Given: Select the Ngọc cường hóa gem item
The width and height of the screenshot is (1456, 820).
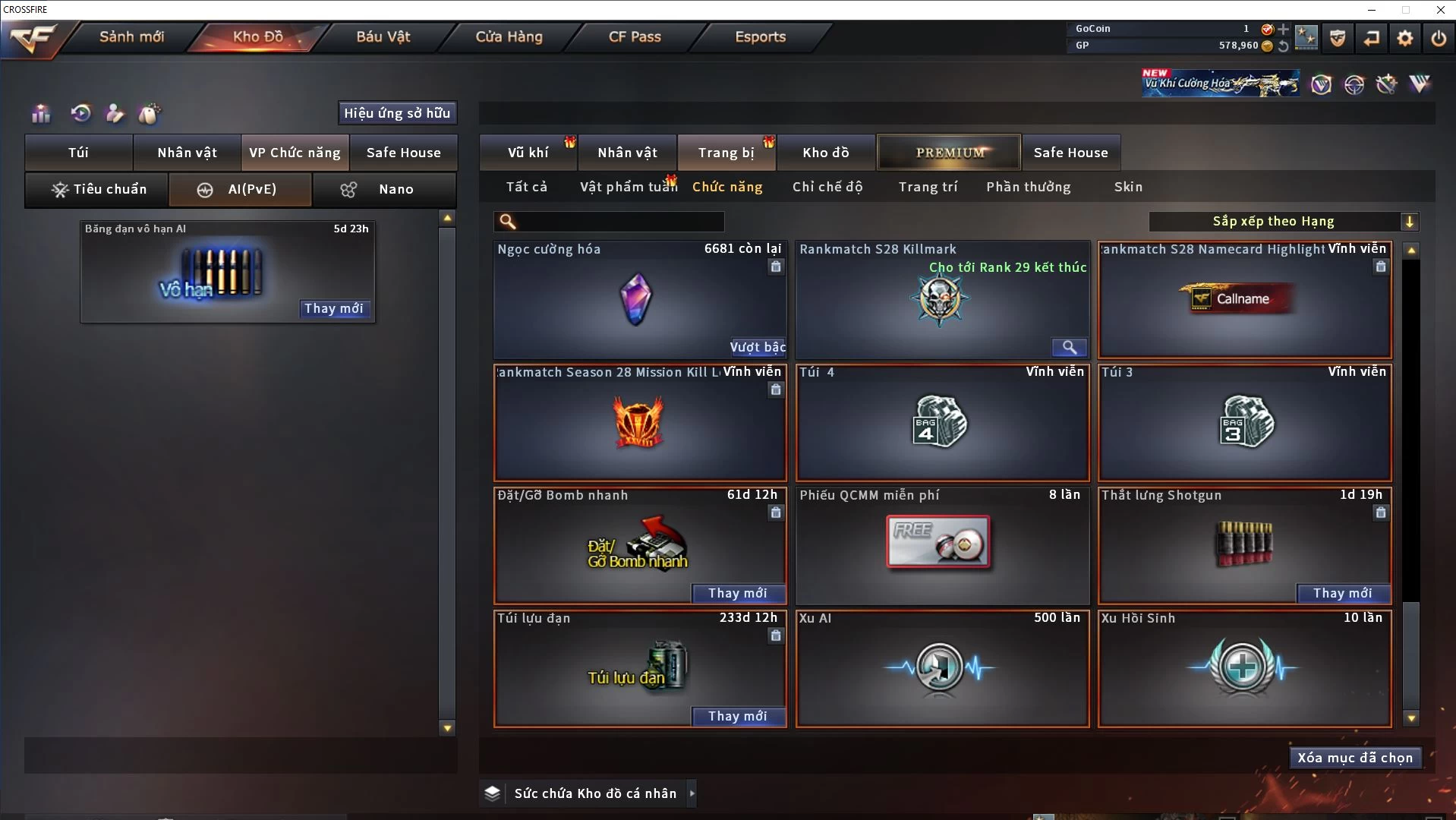Looking at the screenshot, I should pos(636,300).
